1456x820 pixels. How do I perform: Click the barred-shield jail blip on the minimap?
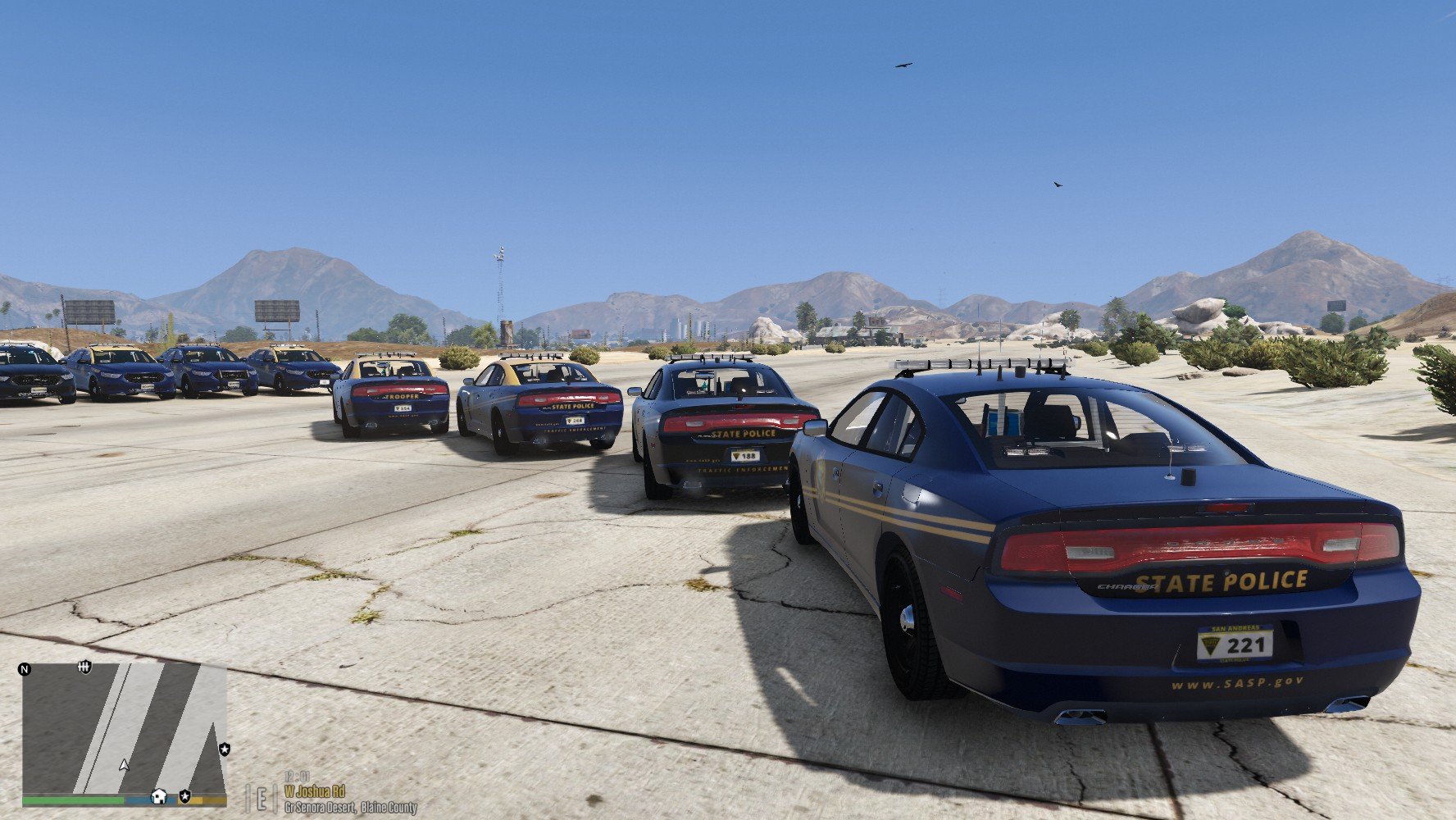[x=84, y=667]
